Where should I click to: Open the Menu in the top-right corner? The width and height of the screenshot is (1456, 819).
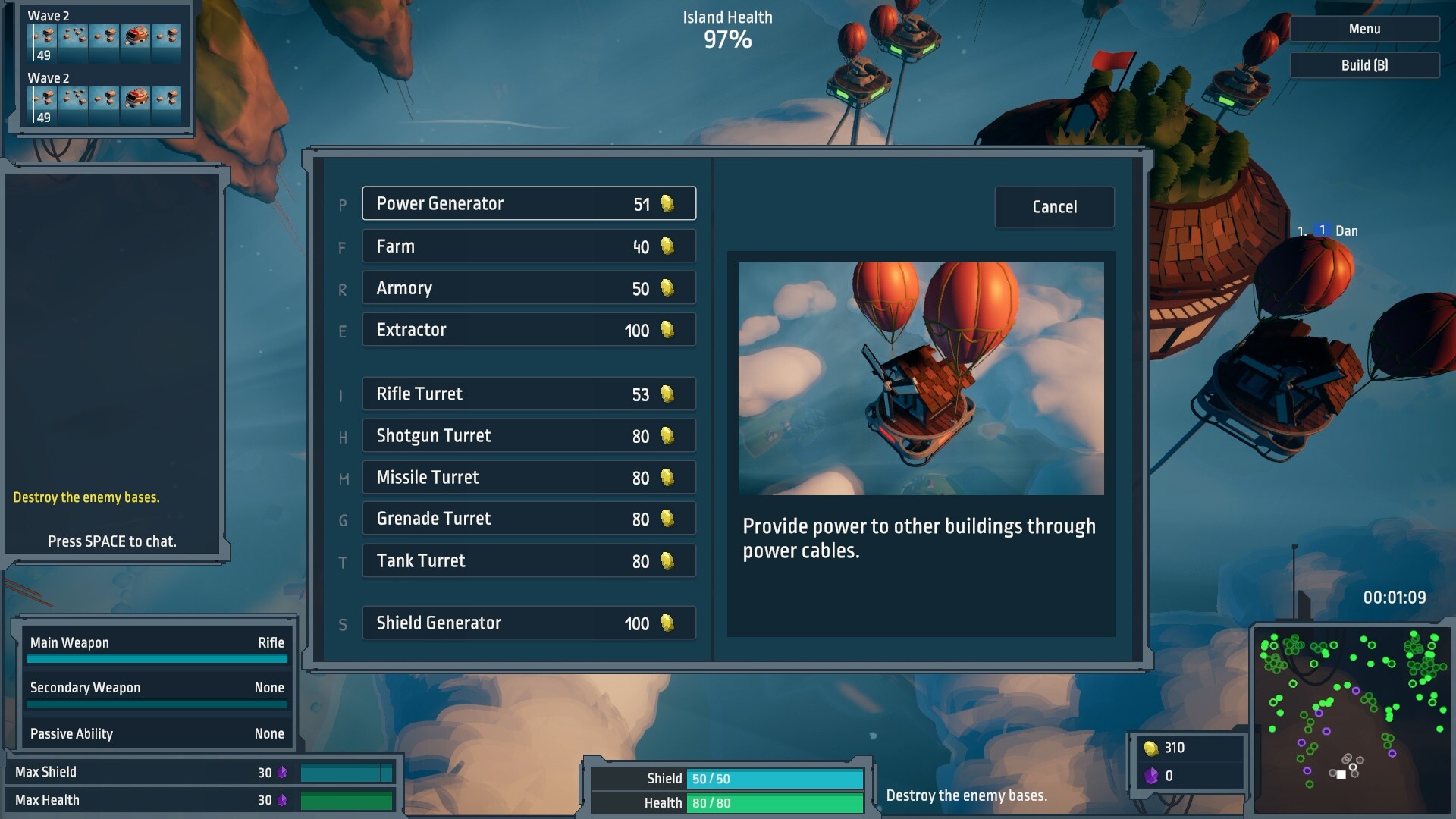(x=1364, y=28)
